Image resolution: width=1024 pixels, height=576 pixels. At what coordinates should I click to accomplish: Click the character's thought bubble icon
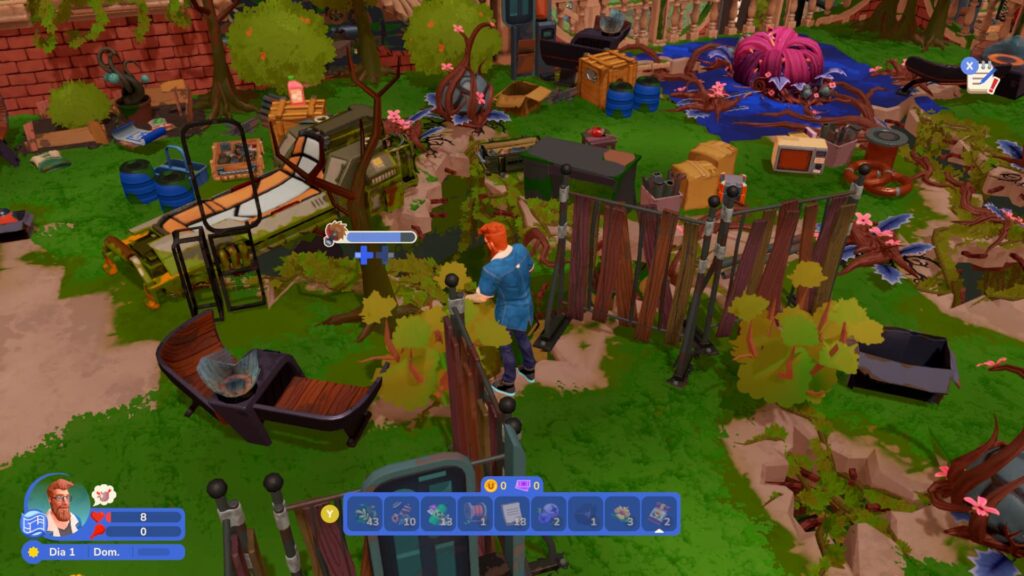click(103, 494)
